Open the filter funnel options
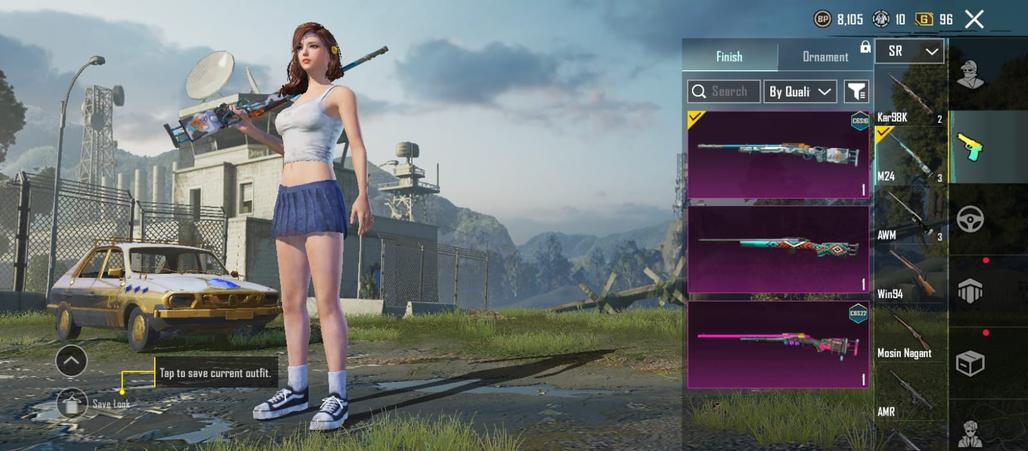 (x=857, y=92)
